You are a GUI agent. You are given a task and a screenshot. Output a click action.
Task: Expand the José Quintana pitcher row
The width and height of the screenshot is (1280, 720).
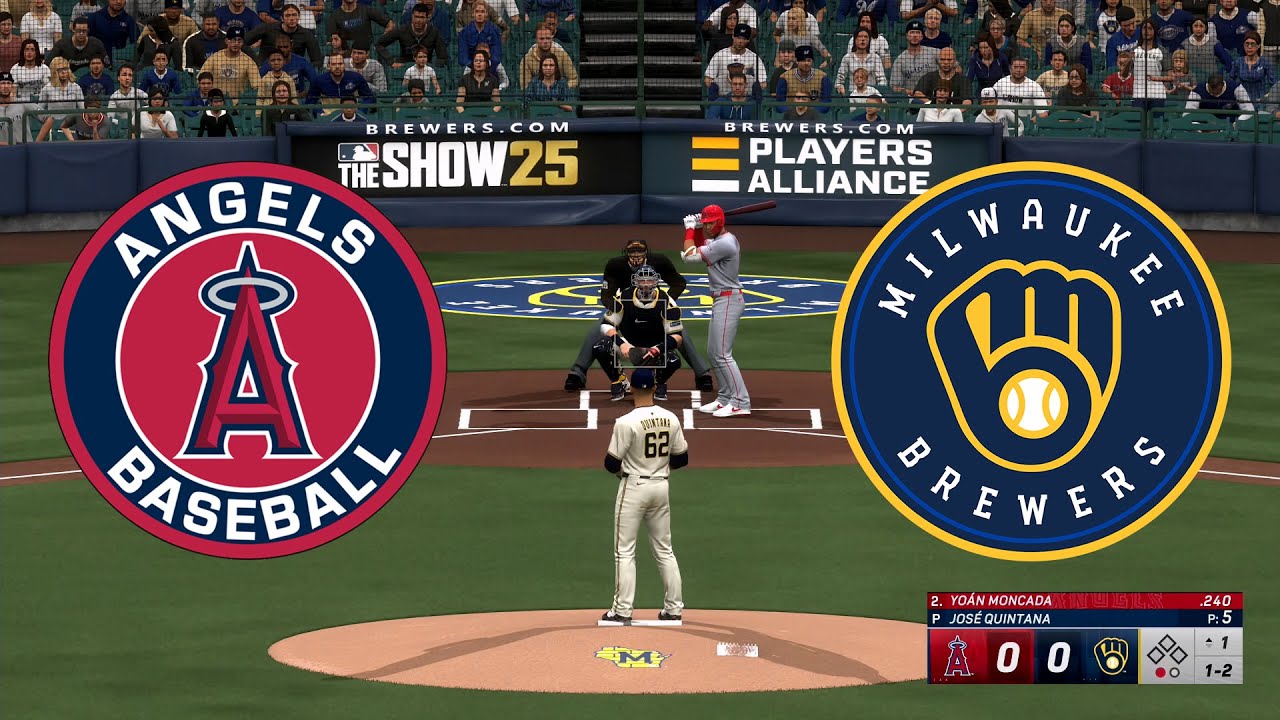pos(1000,617)
